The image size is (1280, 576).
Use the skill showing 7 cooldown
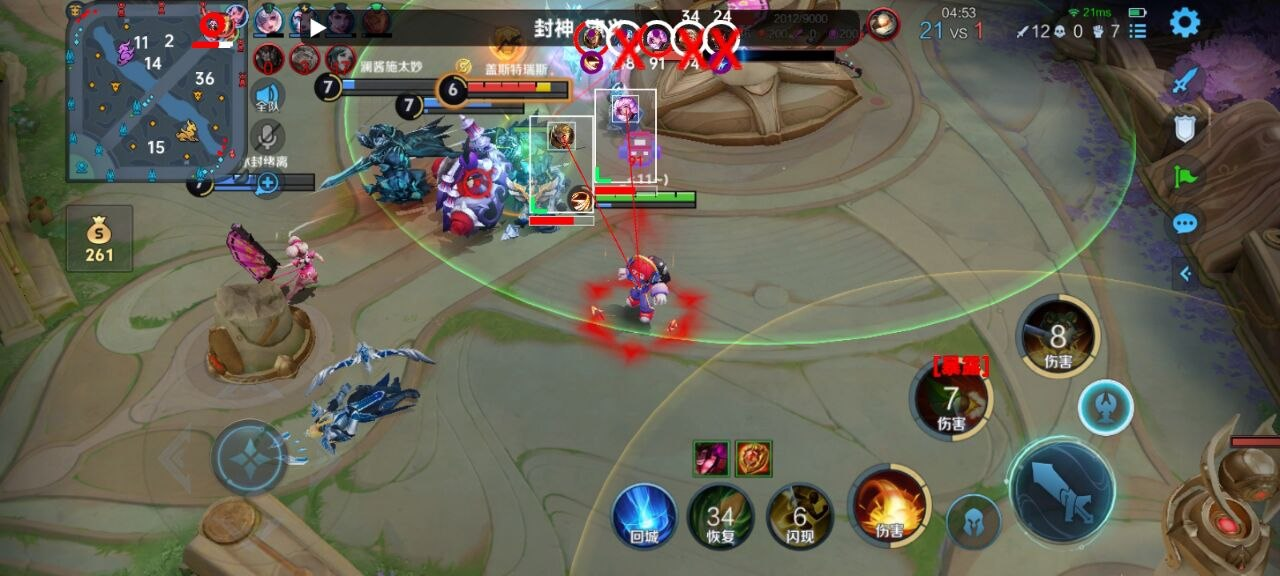pos(951,401)
